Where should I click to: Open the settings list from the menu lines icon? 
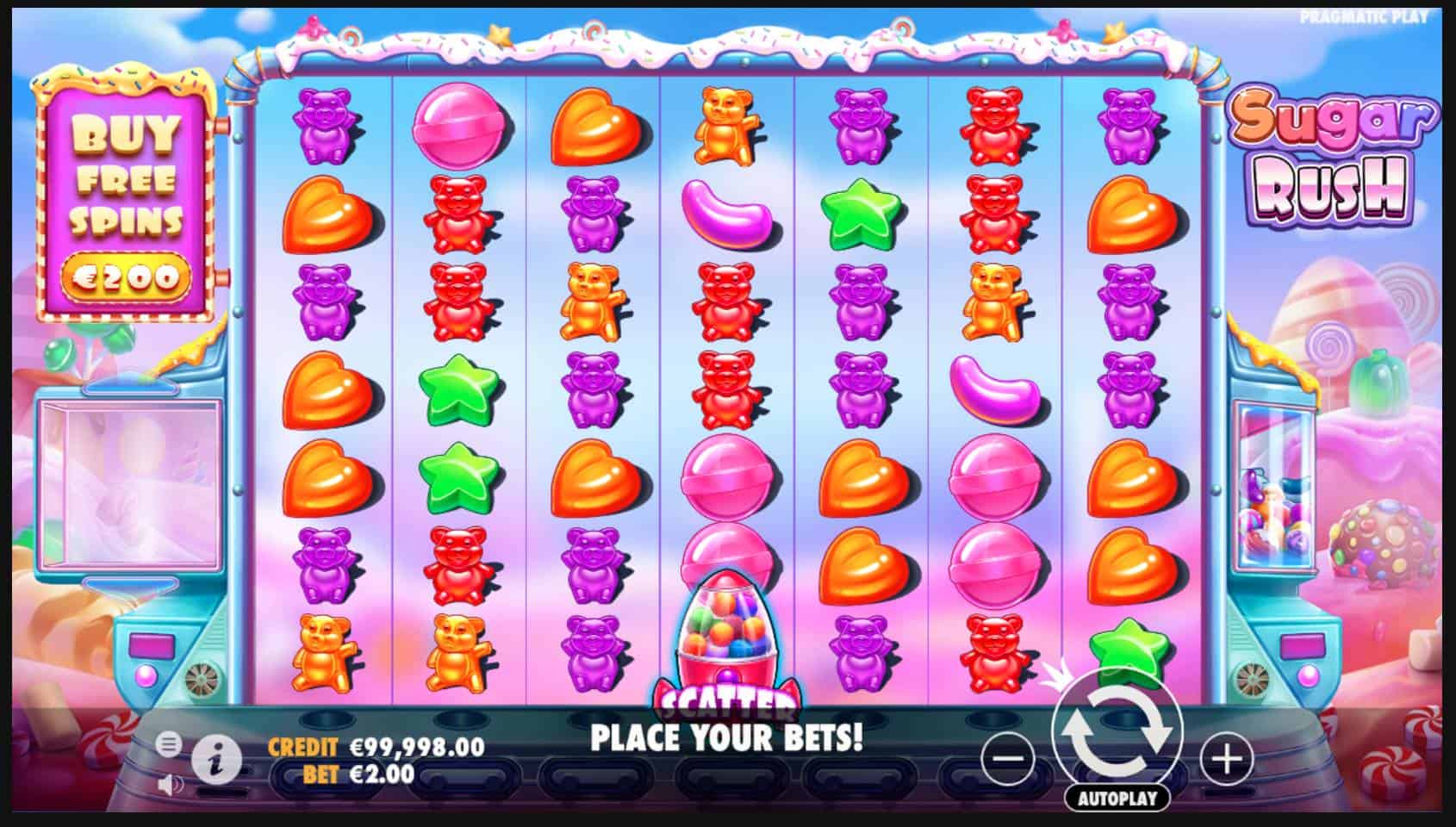click(x=169, y=745)
